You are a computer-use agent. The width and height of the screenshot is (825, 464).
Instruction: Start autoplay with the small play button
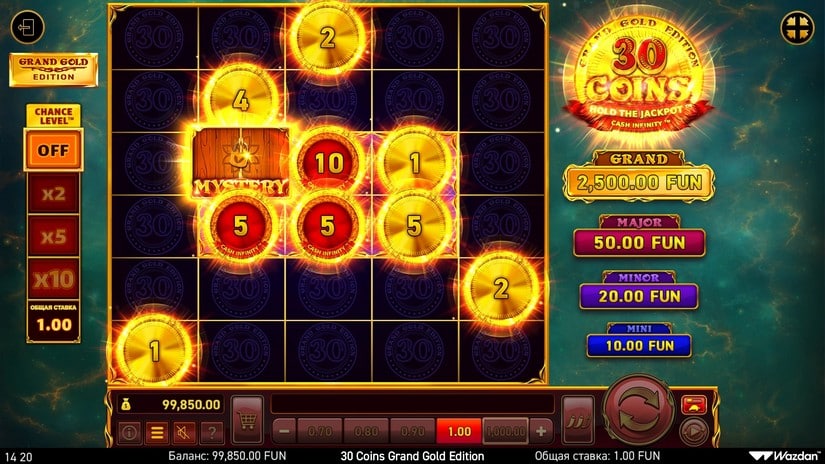[x=690, y=431]
